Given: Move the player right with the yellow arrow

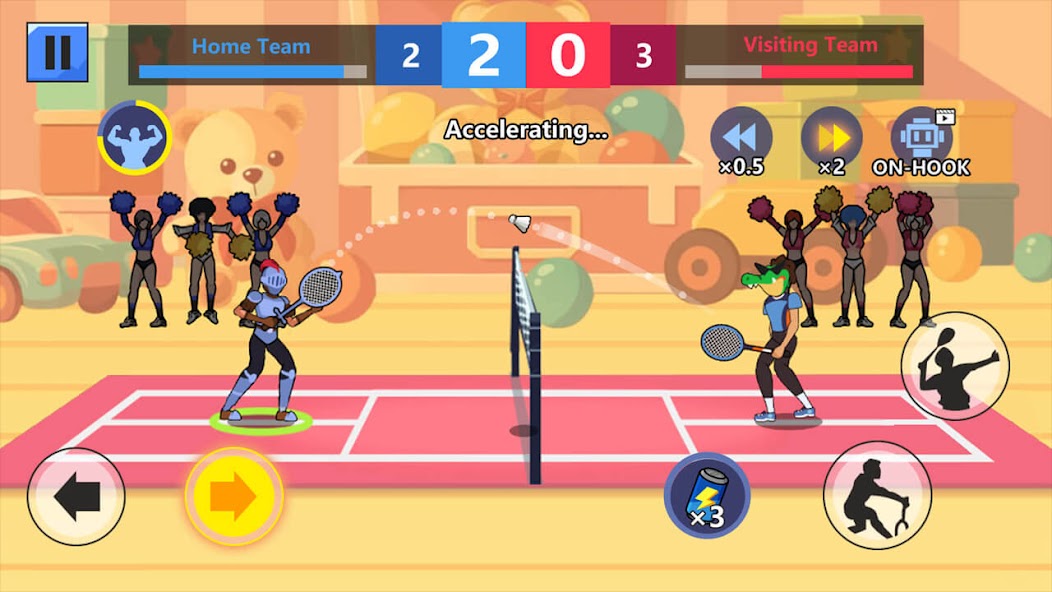Looking at the screenshot, I should coord(234,497).
